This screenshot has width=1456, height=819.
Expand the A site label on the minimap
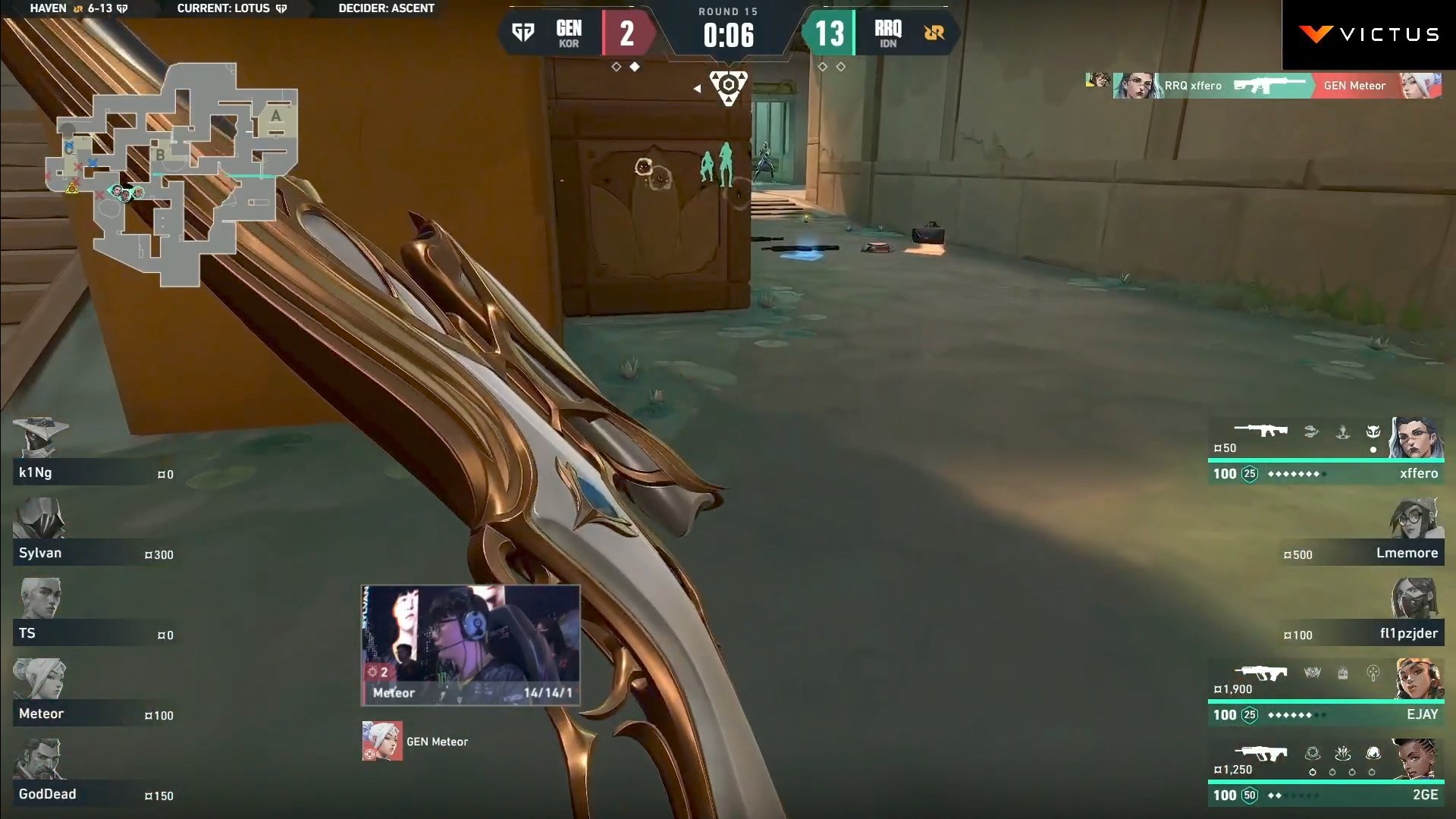(x=276, y=116)
